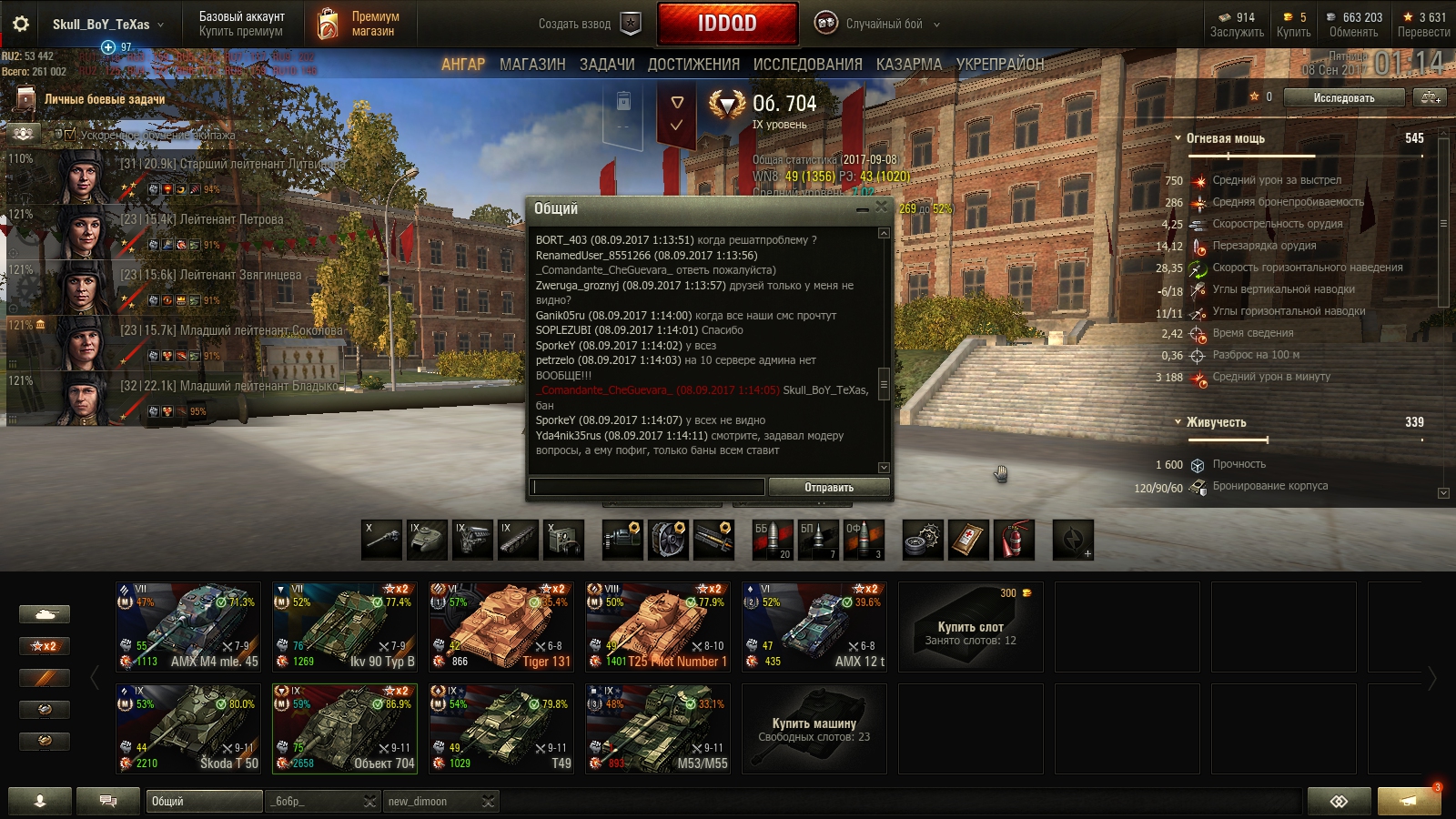
Task: Choose Купить слот to buy a slot
Action: pos(971,627)
